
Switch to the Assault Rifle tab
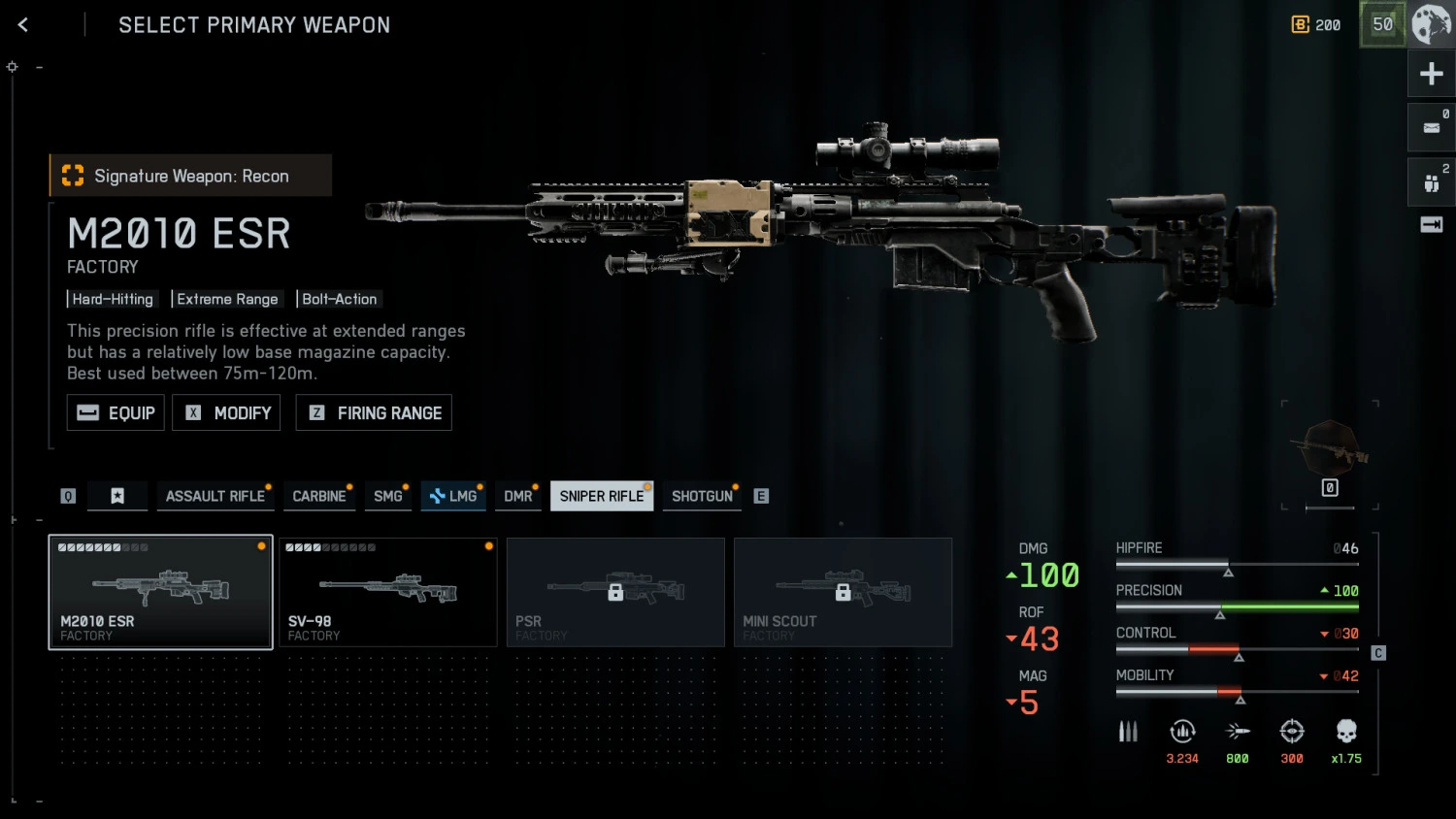click(215, 496)
